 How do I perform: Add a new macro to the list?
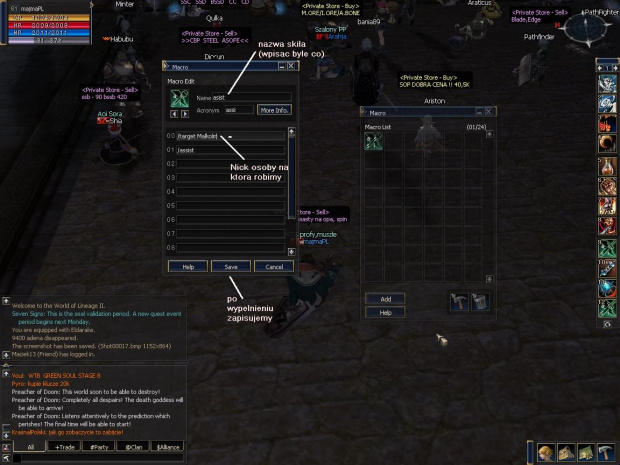tap(385, 299)
